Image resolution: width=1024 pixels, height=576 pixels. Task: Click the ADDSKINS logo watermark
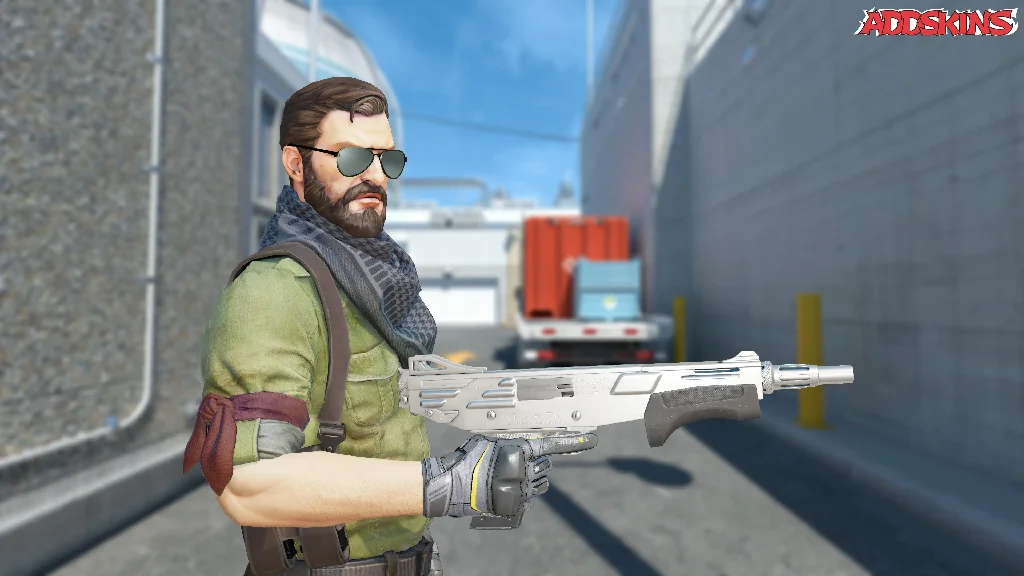pos(936,23)
